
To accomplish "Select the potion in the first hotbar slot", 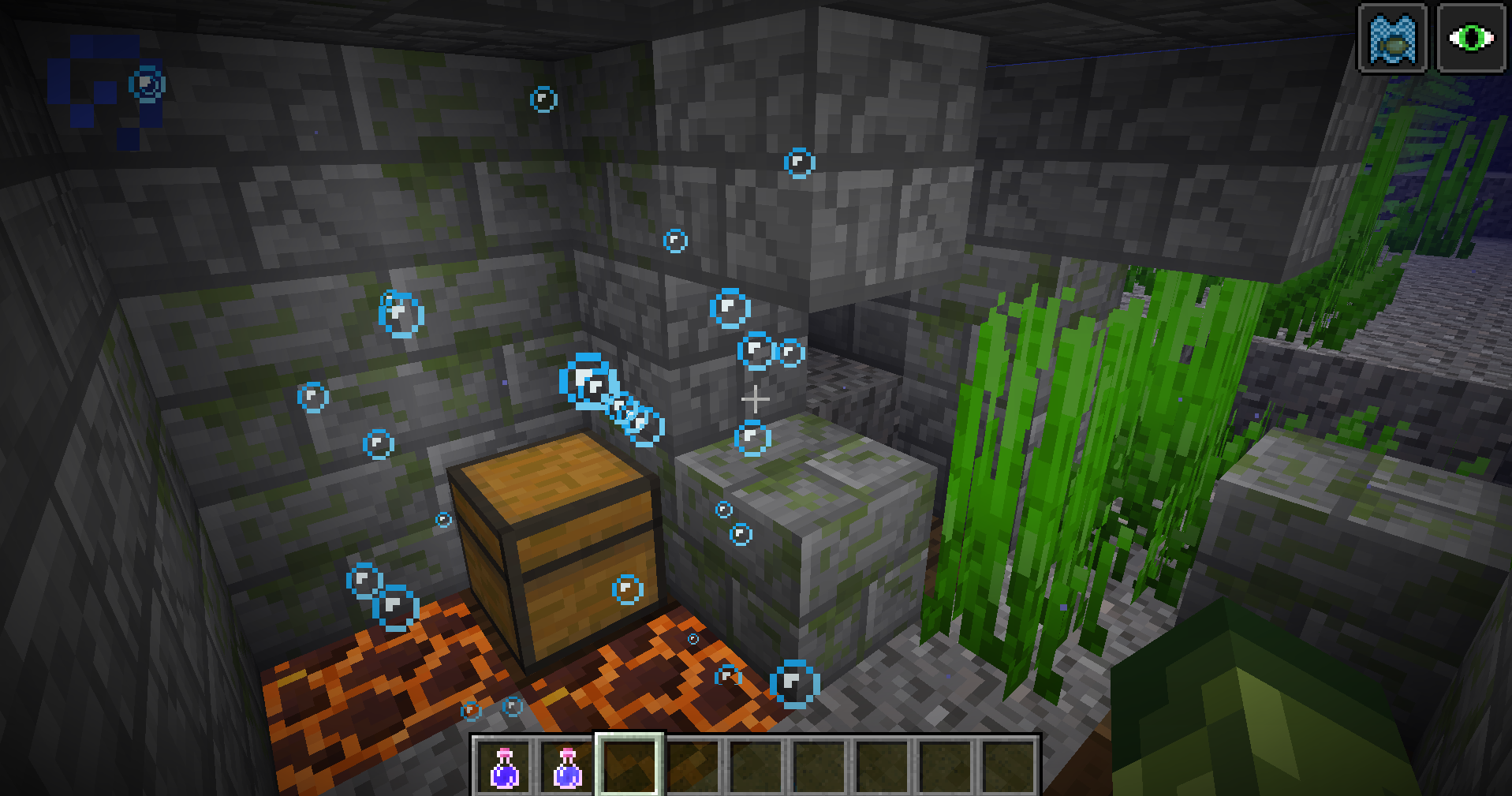I will (x=504, y=766).
